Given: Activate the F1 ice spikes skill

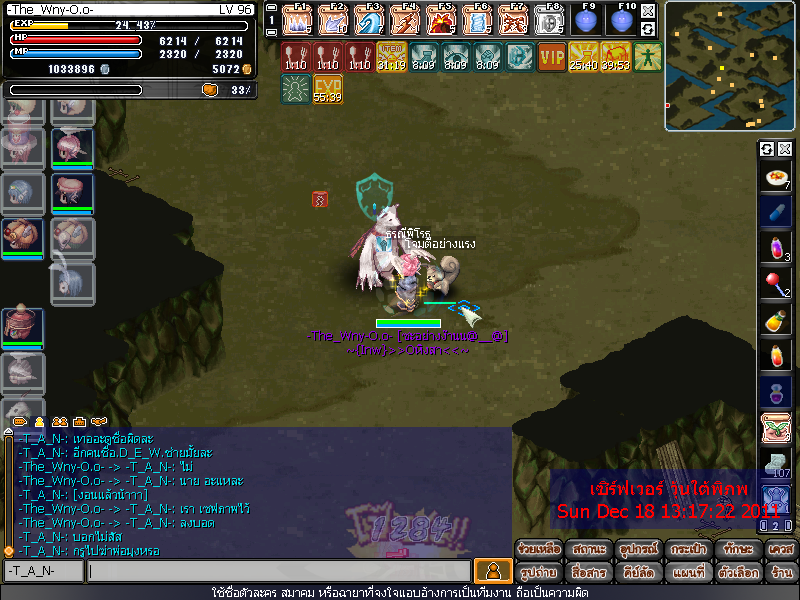Looking at the screenshot, I should [x=297, y=20].
